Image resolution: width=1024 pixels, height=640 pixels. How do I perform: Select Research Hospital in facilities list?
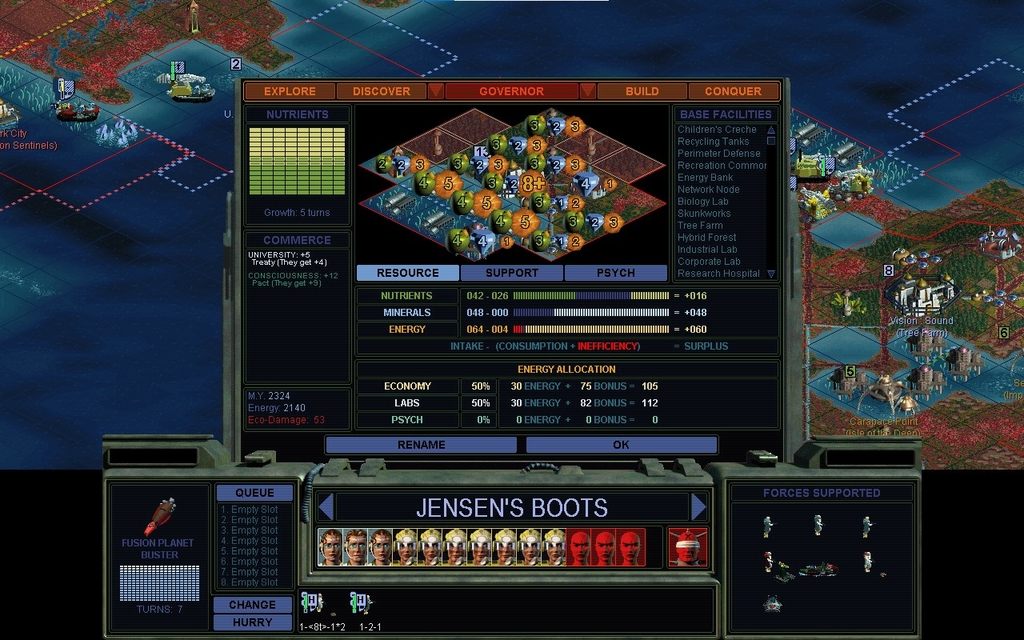pyautogui.click(x=719, y=274)
